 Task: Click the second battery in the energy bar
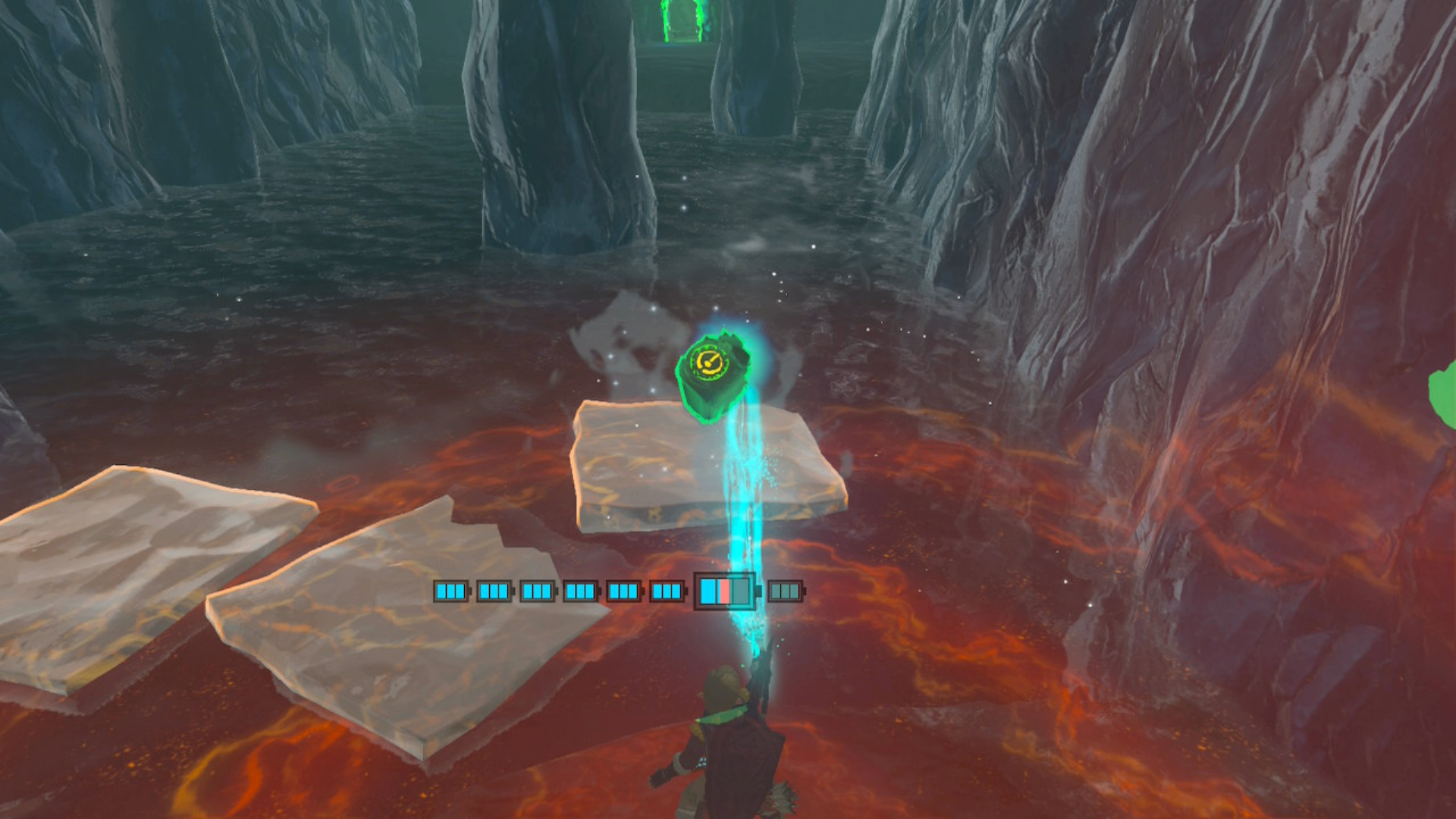(495, 590)
